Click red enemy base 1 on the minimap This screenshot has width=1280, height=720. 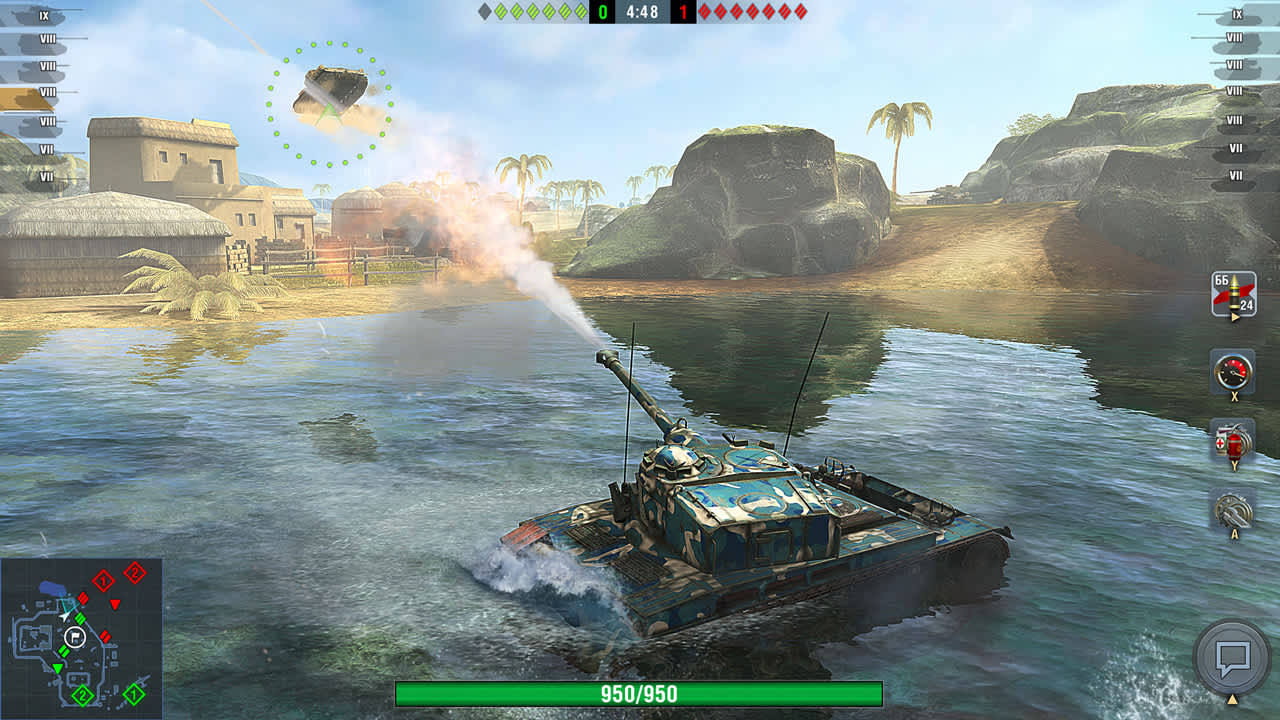pos(103,580)
